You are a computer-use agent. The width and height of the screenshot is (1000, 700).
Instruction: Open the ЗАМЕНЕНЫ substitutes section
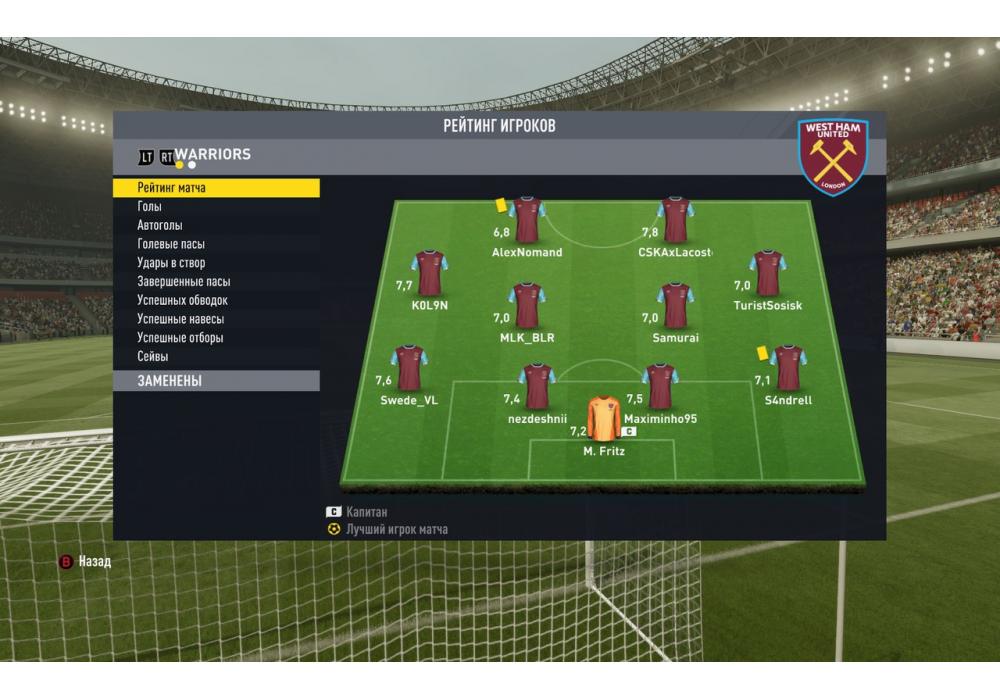click(x=215, y=381)
